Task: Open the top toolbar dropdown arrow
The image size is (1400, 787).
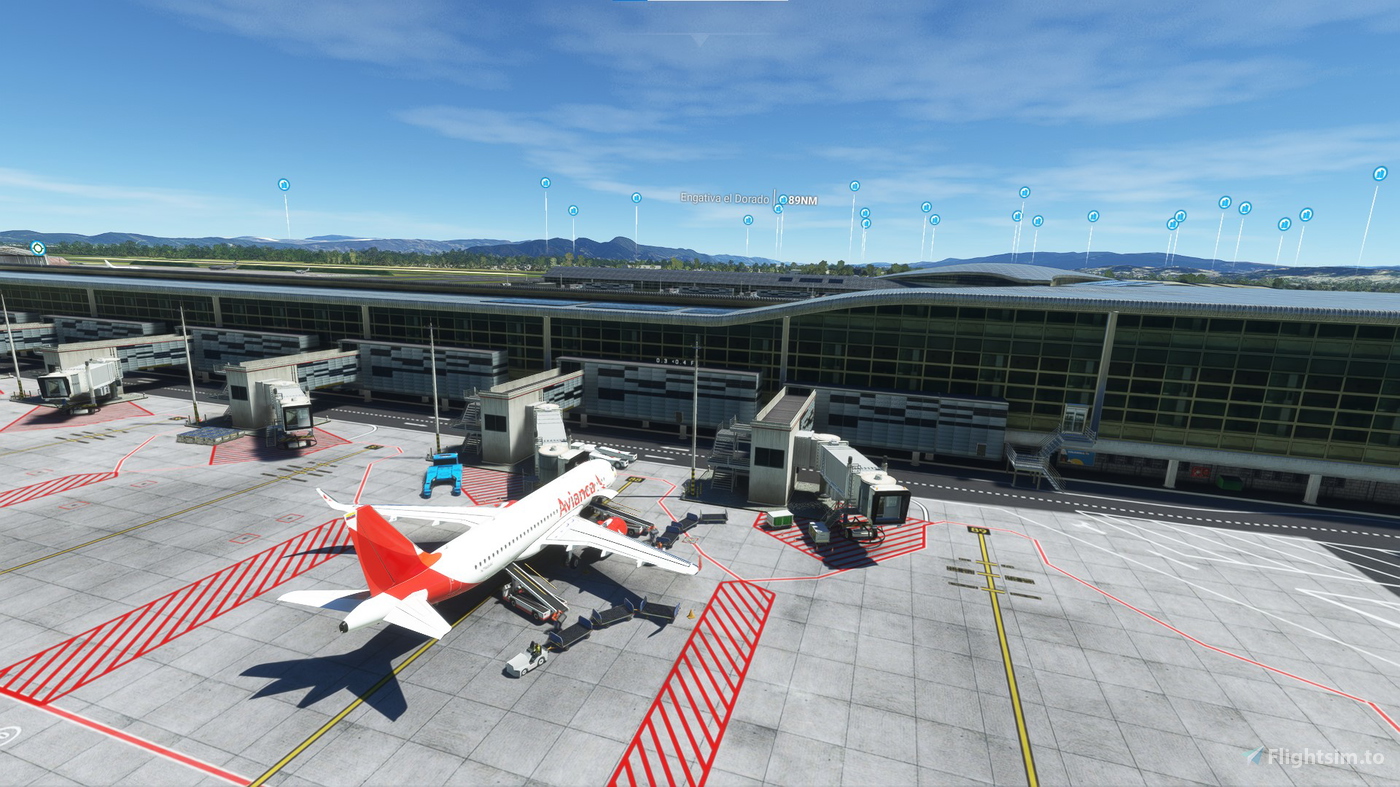Action: click(700, 39)
